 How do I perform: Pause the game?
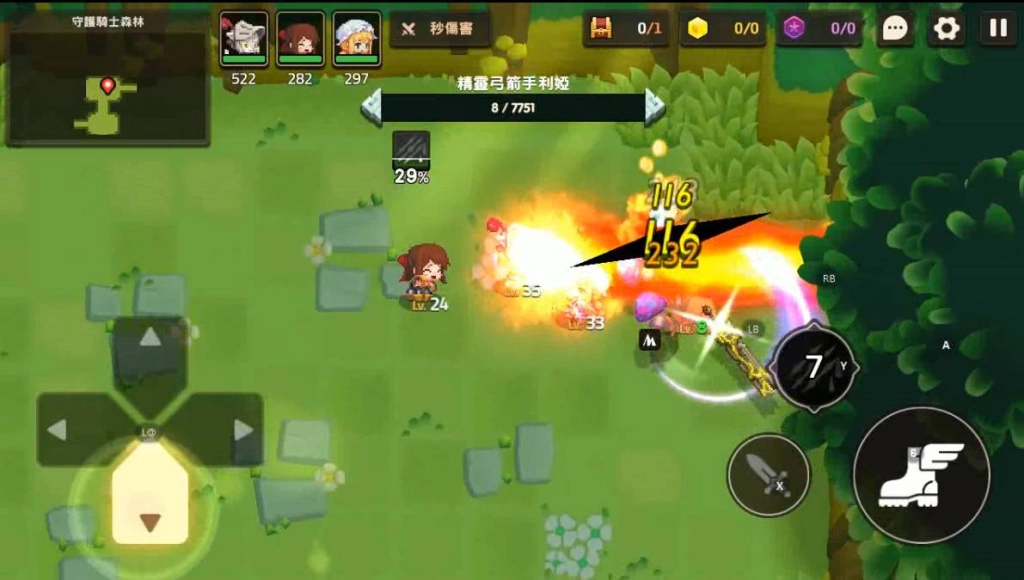tap(997, 29)
